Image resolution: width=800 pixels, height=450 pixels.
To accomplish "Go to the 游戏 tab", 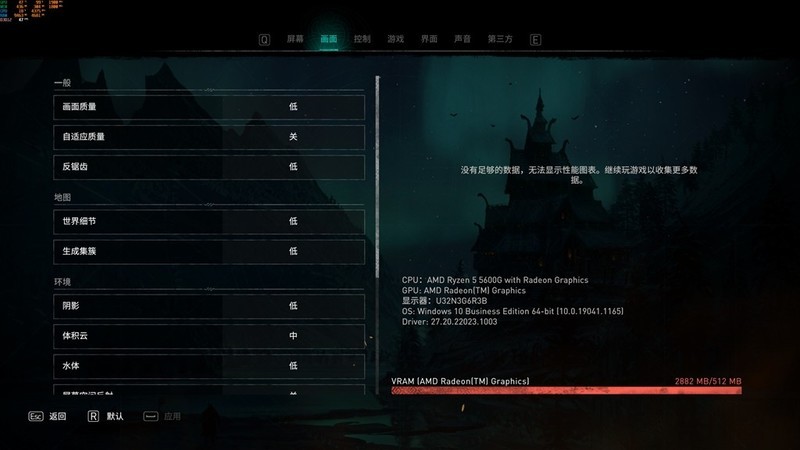I will point(395,39).
